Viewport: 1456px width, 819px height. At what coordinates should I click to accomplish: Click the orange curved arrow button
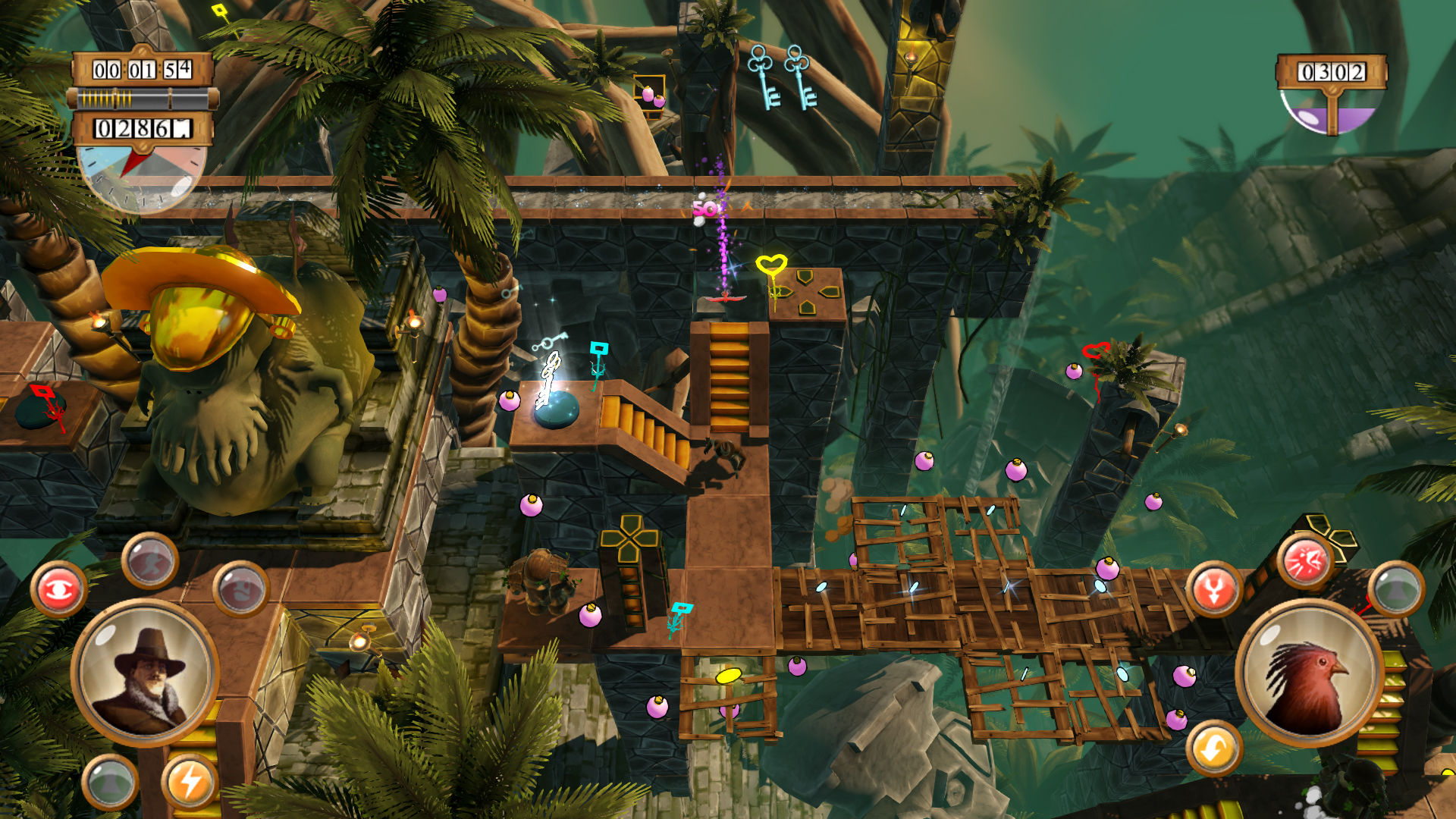tap(1213, 749)
